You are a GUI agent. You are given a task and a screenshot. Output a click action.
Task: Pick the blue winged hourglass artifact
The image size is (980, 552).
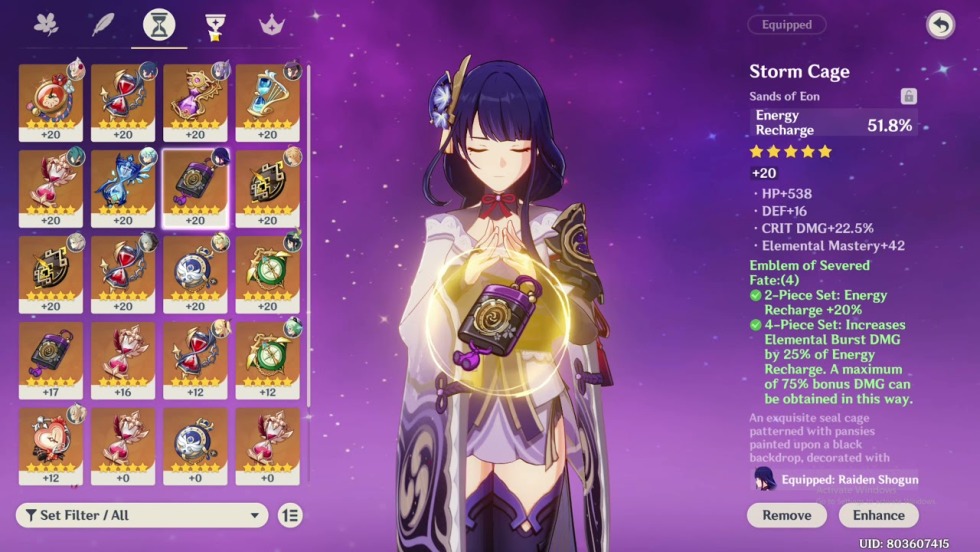(x=123, y=183)
